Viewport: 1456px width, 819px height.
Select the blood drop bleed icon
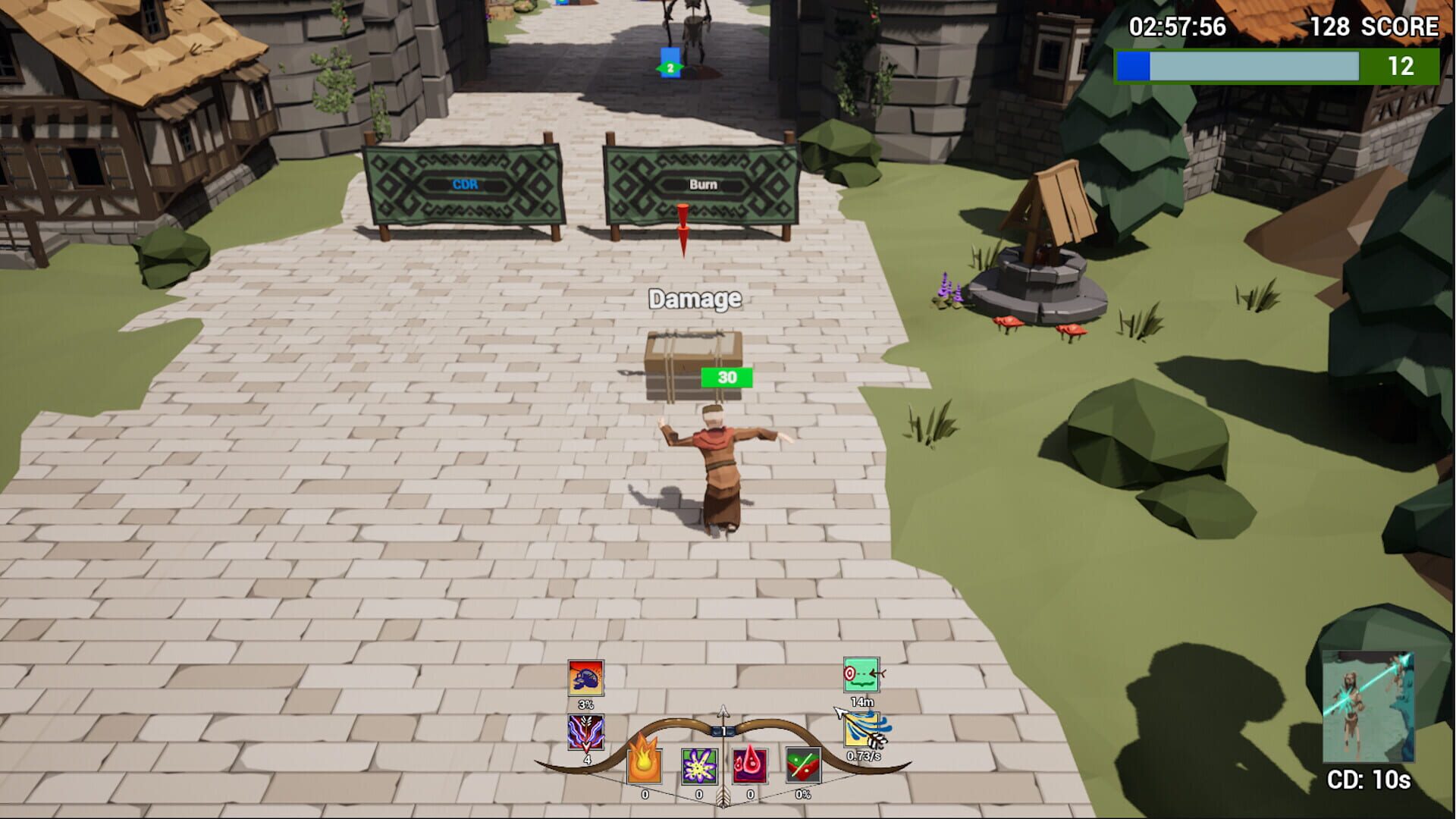point(749,767)
